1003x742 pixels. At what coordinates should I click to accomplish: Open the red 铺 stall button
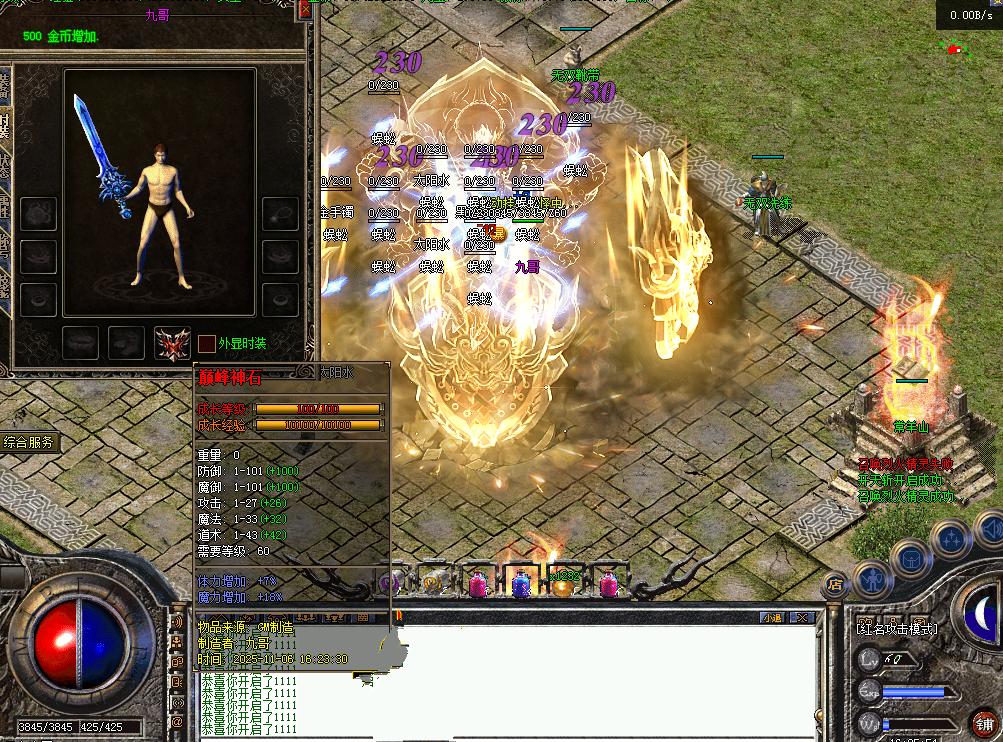(981, 723)
